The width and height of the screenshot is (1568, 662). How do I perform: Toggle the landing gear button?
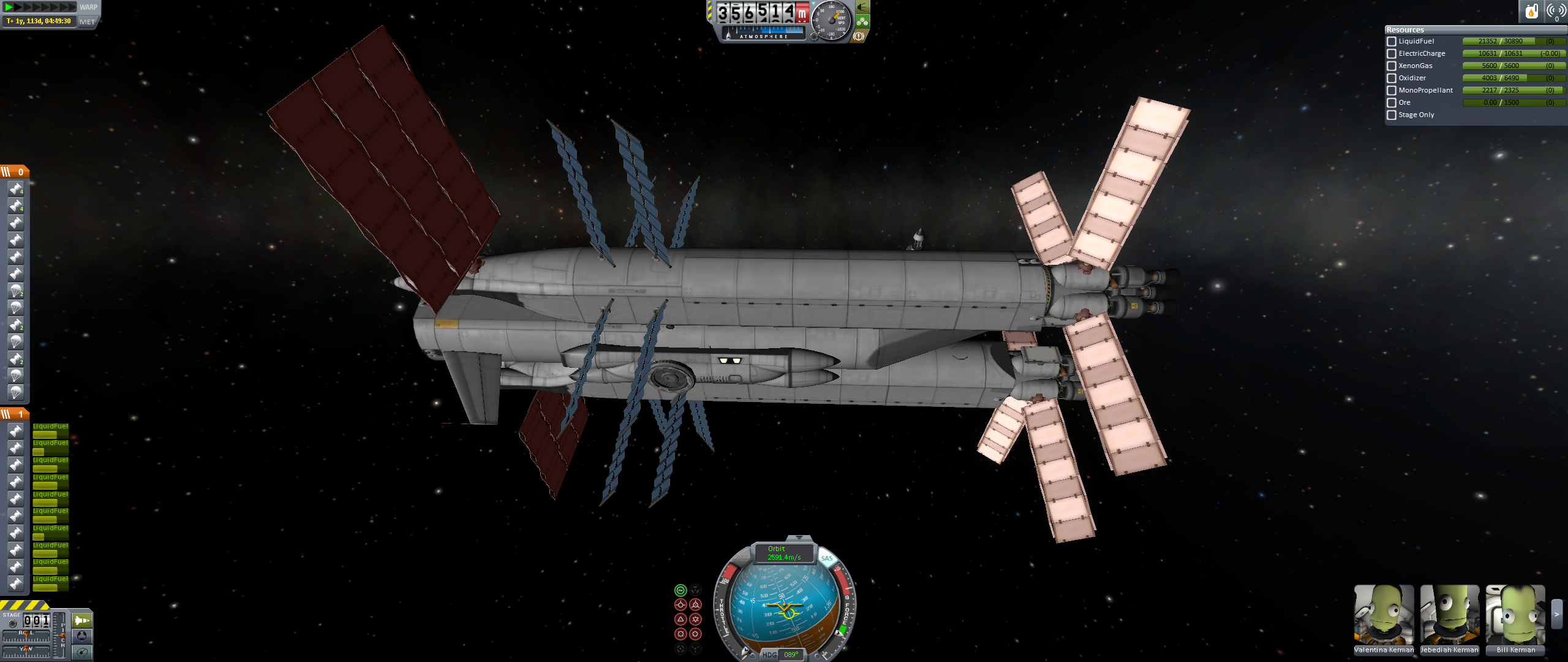click(x=862, y=22)
